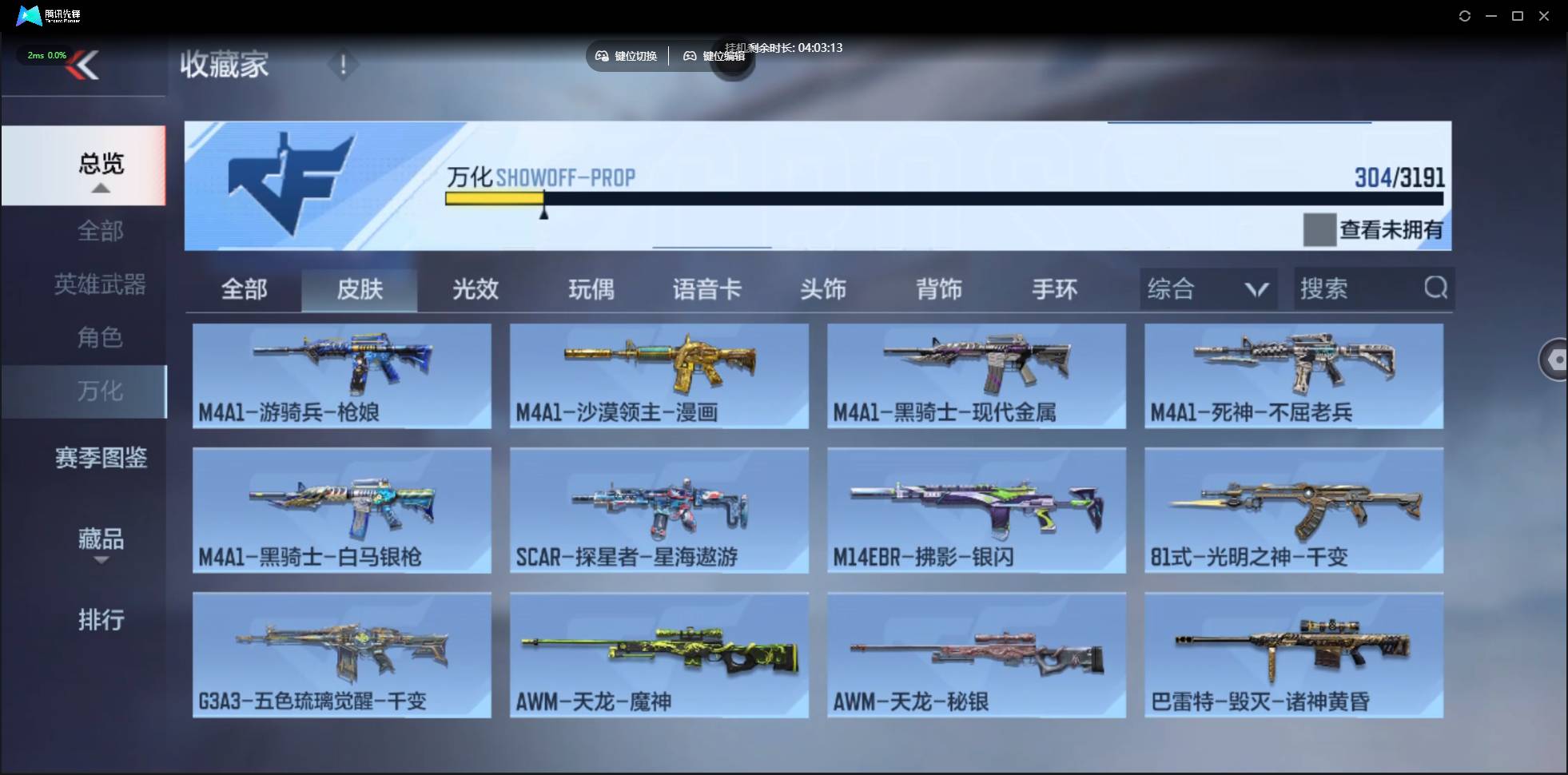This screenshot has height=775, width=1568.
Task: Click the refresh icon in the title bar
Action: (x=1466, y=15)
